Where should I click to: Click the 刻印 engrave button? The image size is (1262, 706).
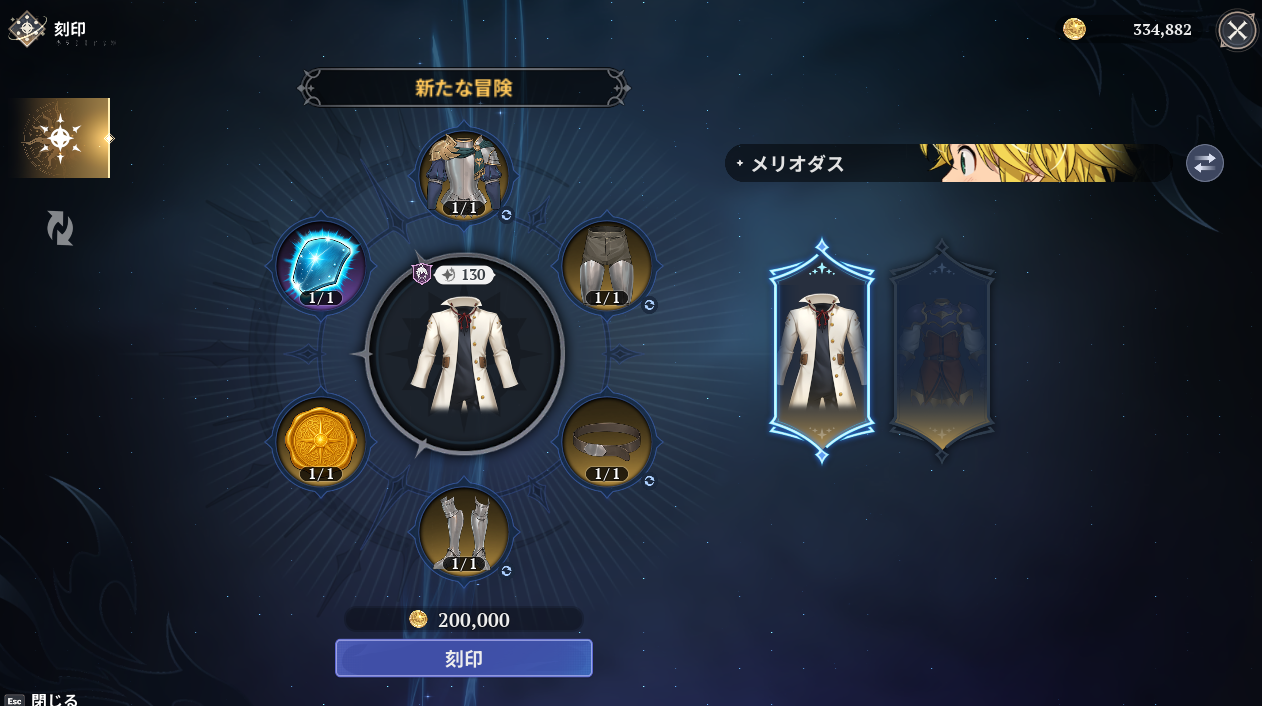click(463, 658)
